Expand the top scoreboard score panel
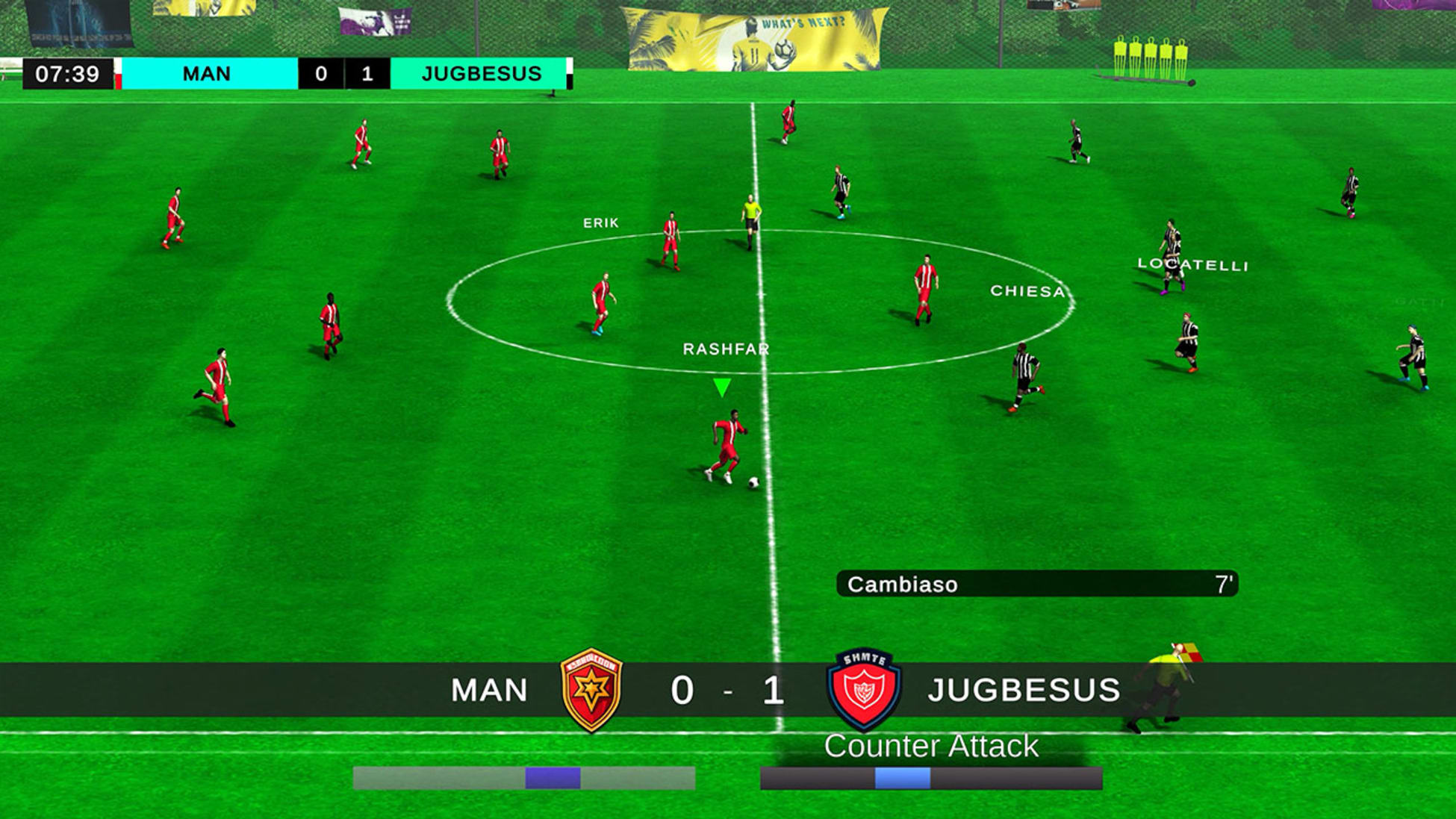This screenshot has height=819, width=1456. pyautogui.click(x=343, y=74)
